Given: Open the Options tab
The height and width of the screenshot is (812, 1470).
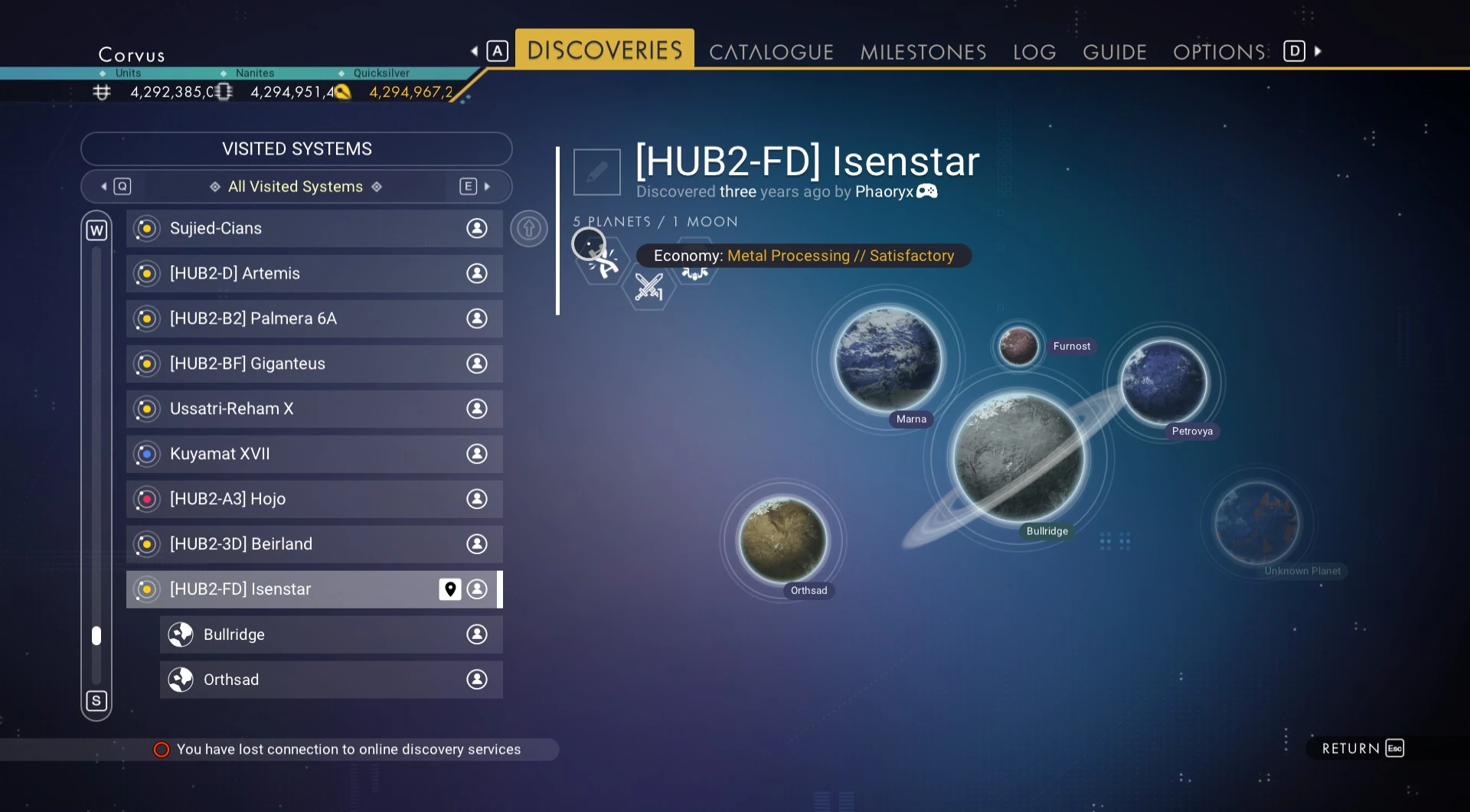Looking at the screenshot, I should tap(1219, 52).
